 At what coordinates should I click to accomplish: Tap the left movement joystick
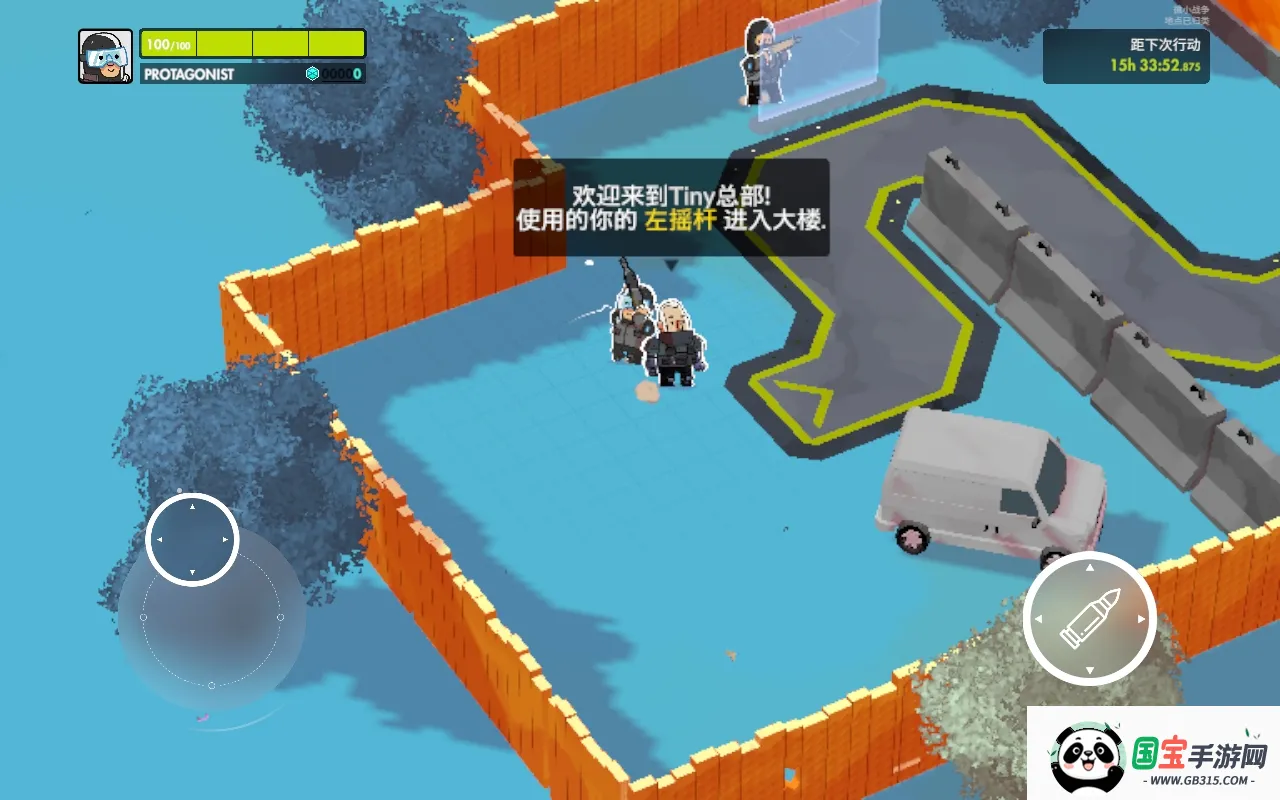tap(192, 540)
